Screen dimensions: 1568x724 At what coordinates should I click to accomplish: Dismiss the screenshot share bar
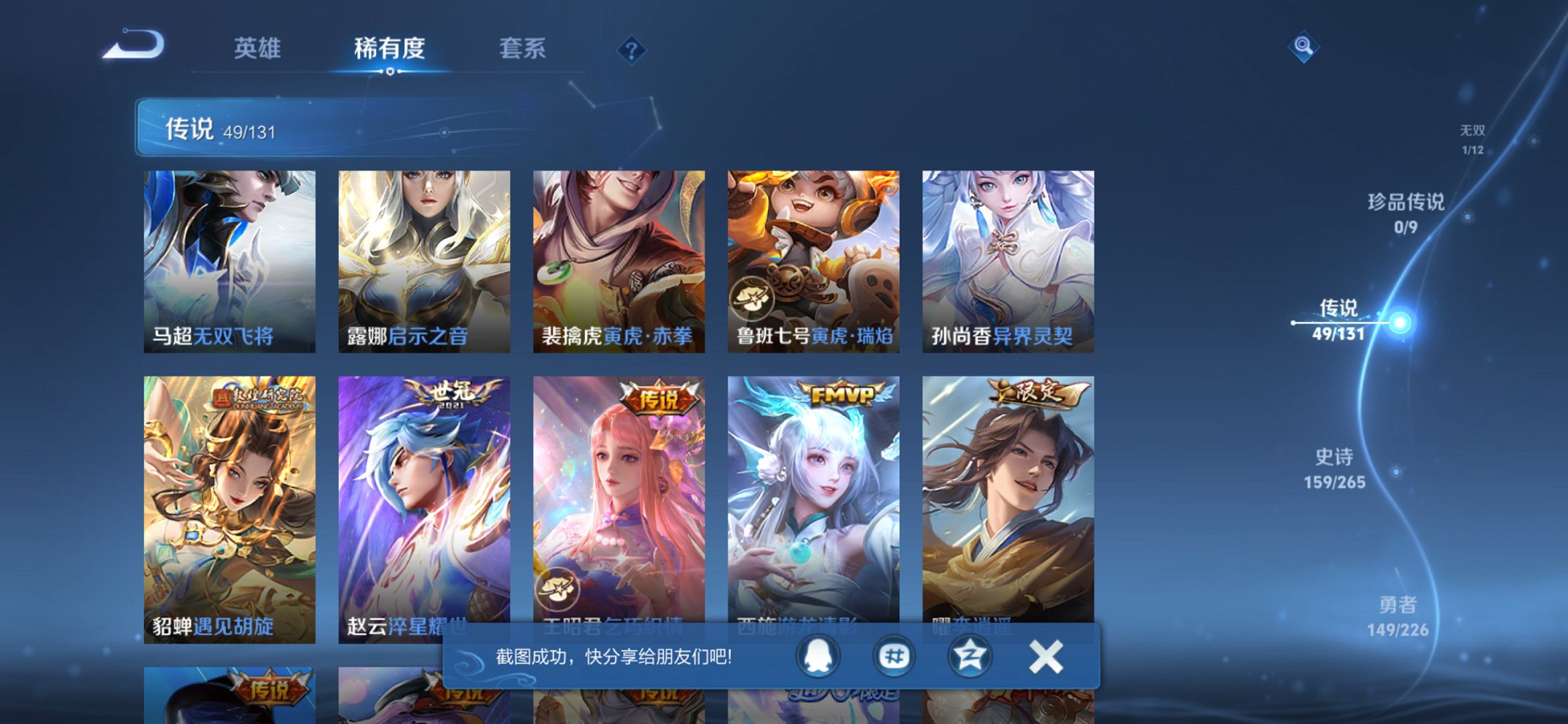1045,655
